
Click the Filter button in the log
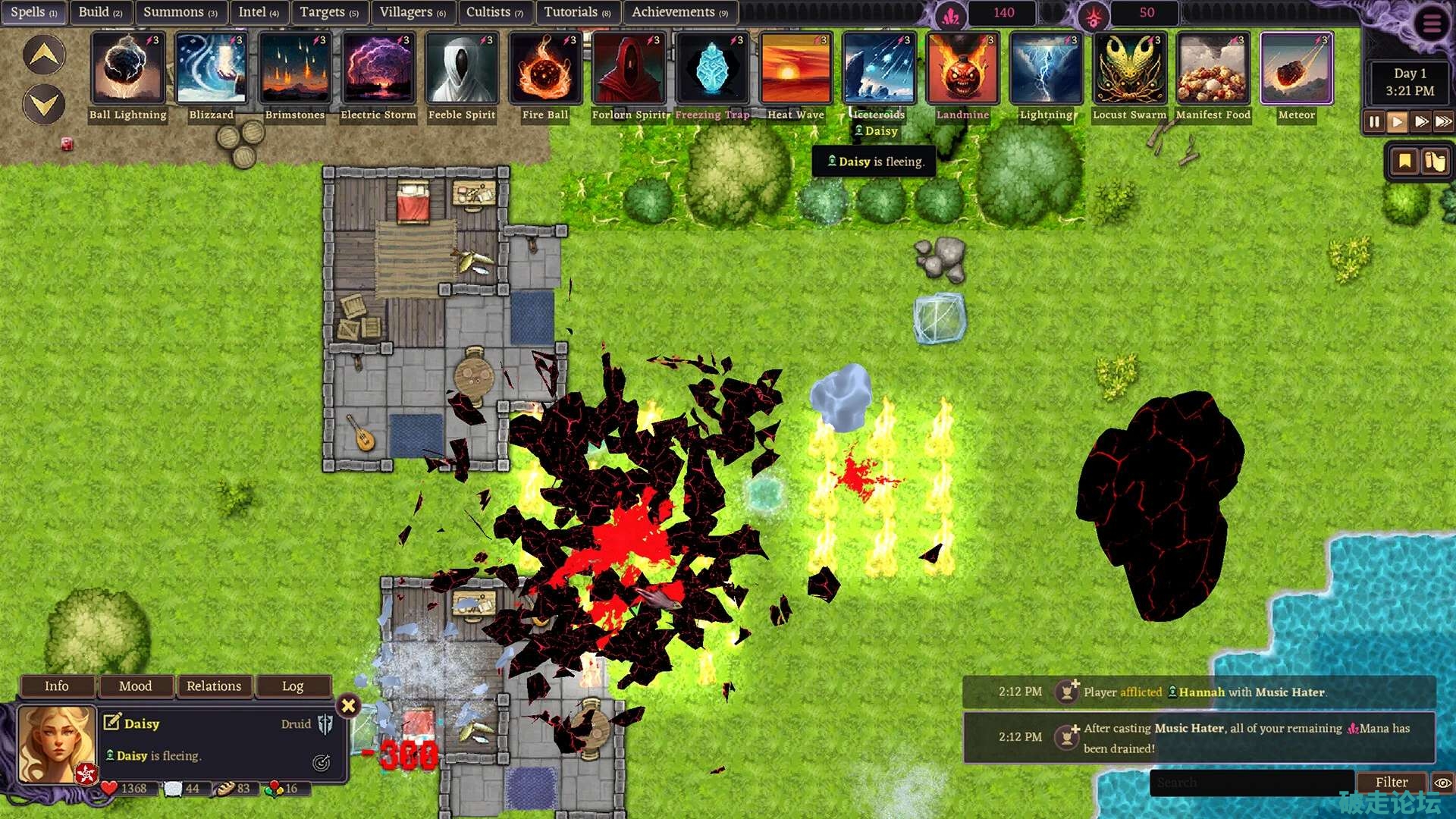pyautogui.click(x=1391, y=782)
